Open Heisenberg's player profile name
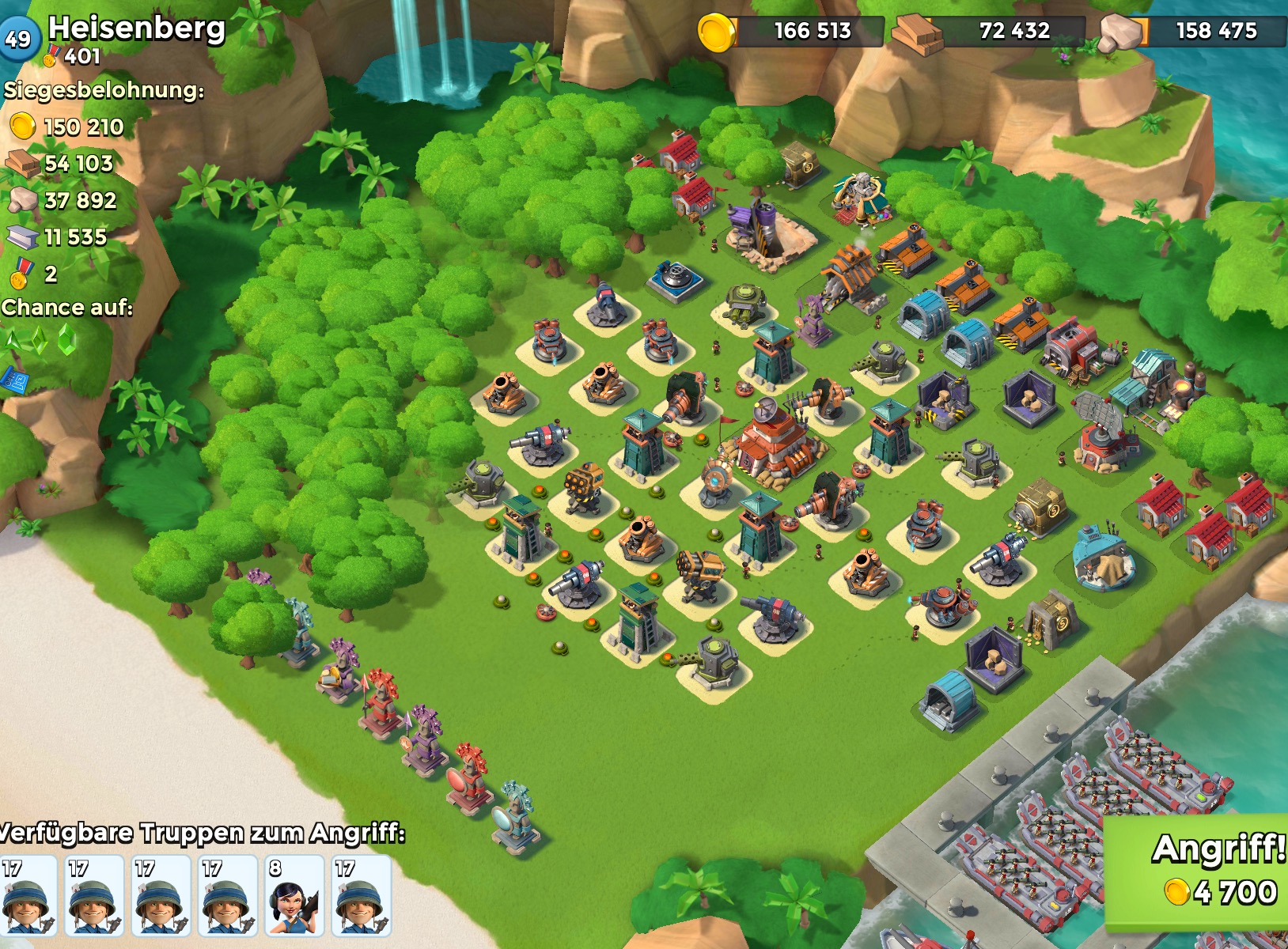The width and height of the screenshot is (1288, 949). pyautogui.click(x=137, y=28)
